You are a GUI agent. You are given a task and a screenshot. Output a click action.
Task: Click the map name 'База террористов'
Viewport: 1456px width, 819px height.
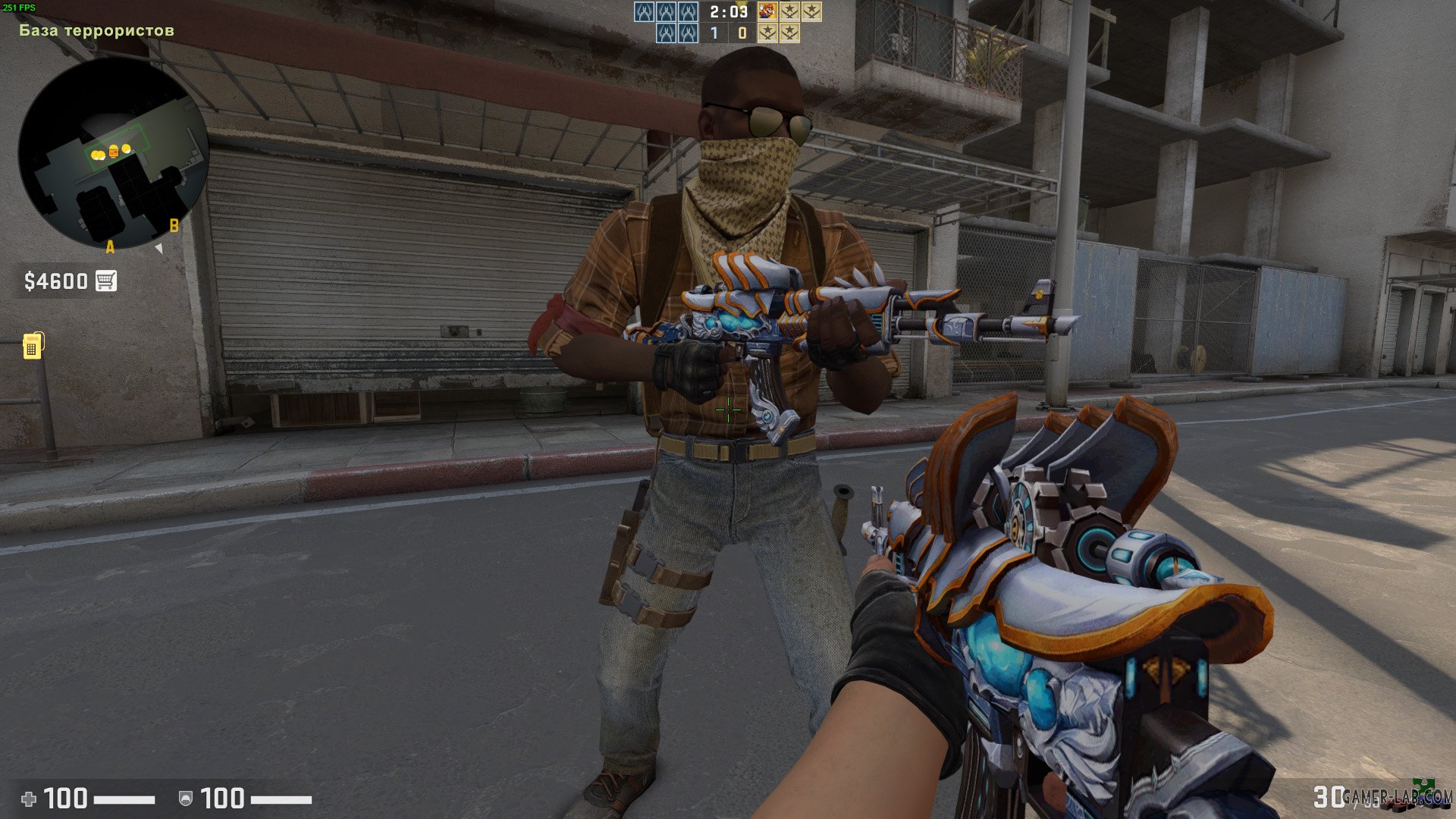pyautogui.click(x=95, y=31)
